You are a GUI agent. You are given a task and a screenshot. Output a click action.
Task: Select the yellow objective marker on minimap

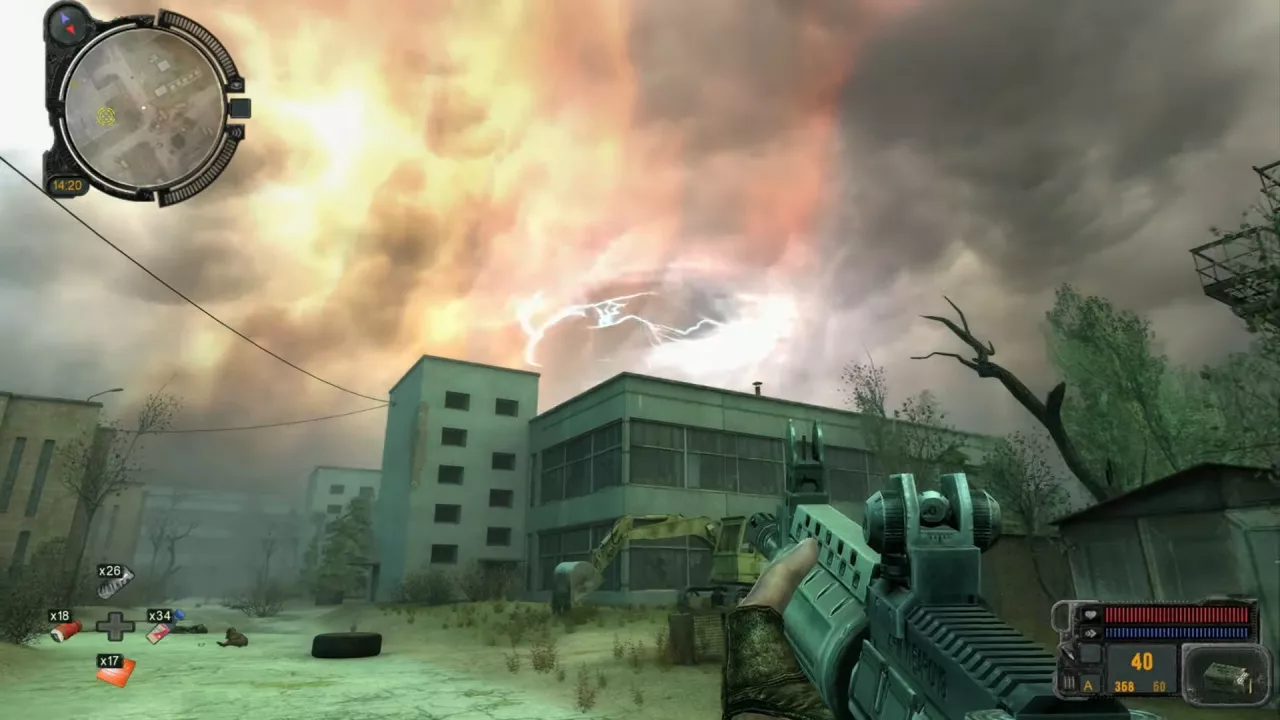[105, 116]
